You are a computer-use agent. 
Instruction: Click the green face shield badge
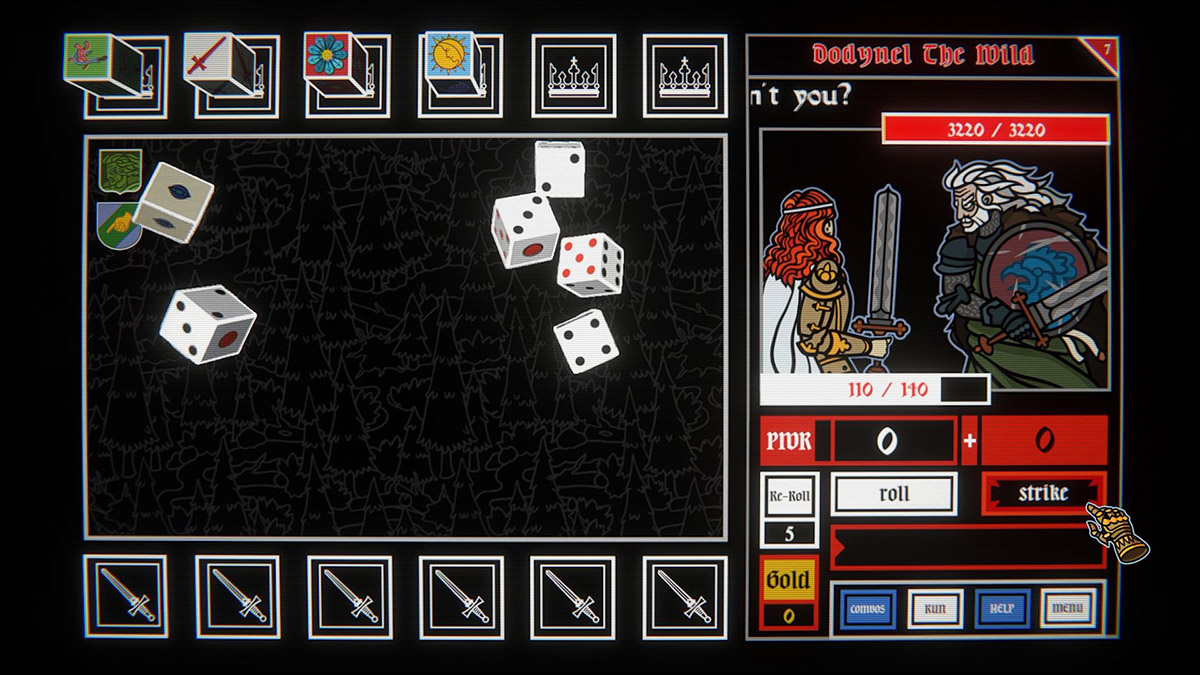pyautogui.click(x=119, y=171)
